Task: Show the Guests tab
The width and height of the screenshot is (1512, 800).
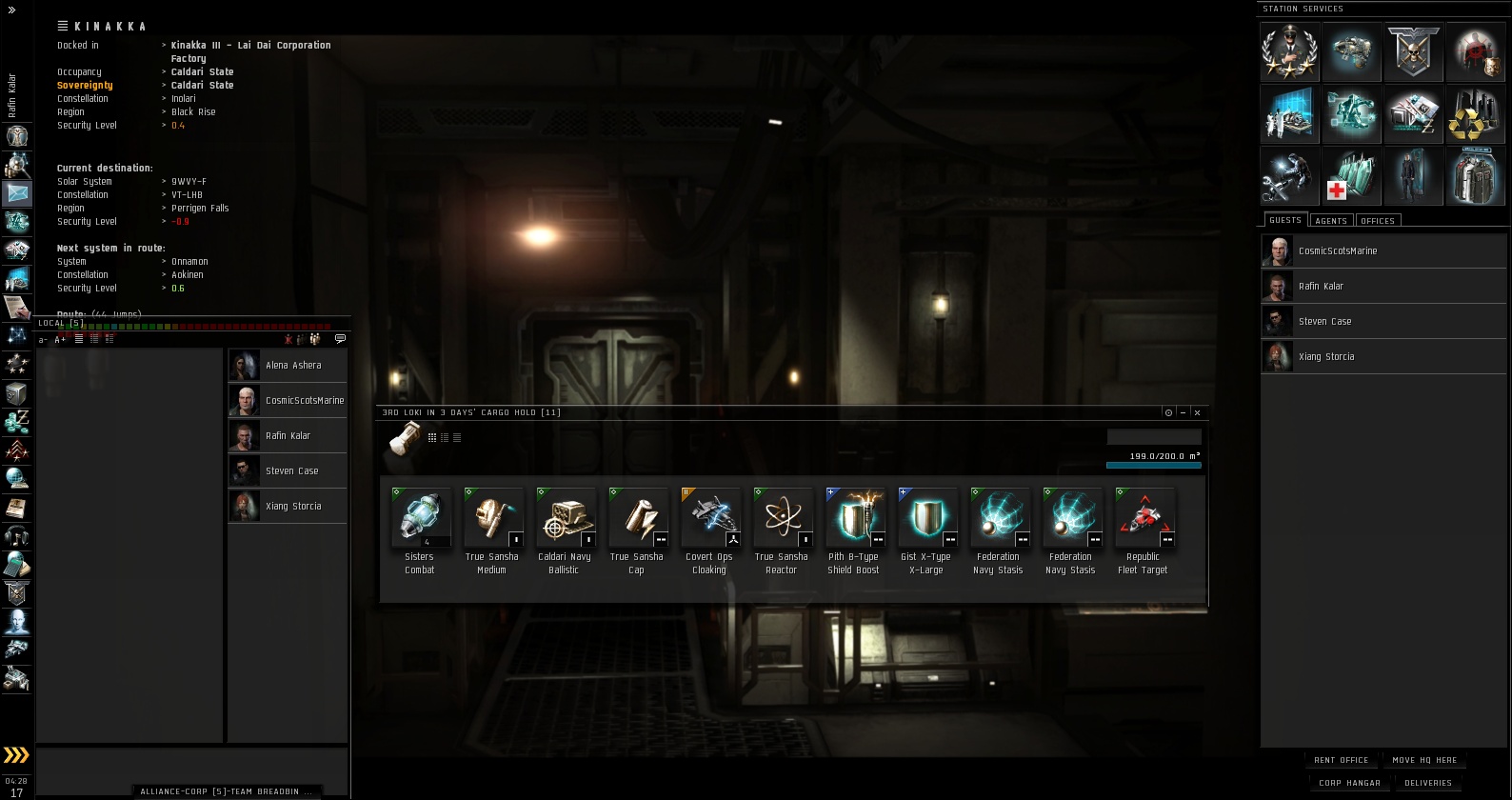Action: point(1284,220)
